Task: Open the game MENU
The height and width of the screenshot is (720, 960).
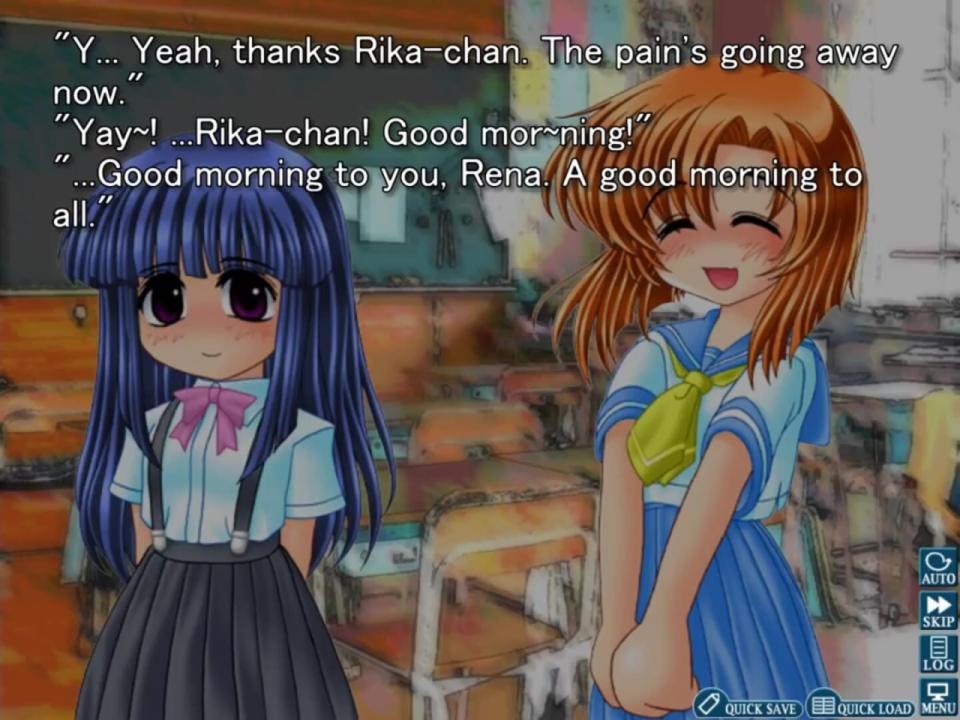Action: pos(938,697)
